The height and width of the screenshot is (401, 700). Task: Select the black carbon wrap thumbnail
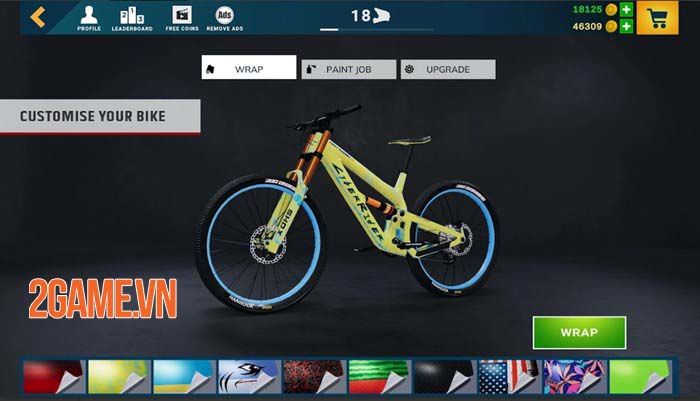pyautogui.click(x=443, y=376)
